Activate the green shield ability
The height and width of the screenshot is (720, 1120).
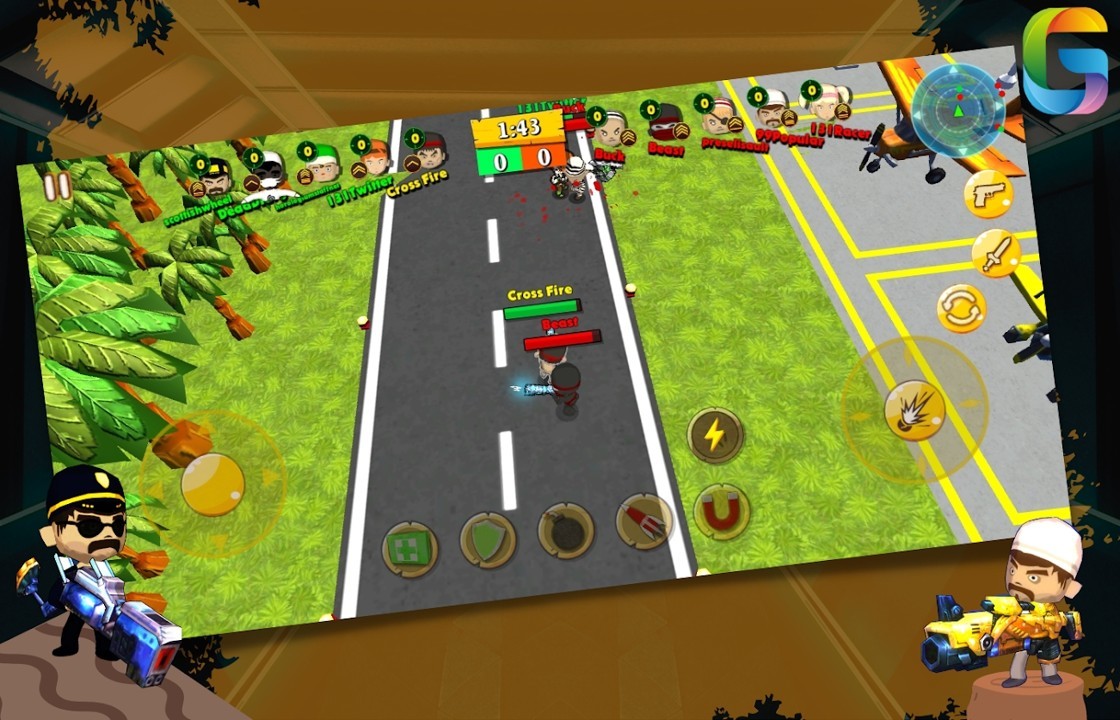(488, 540)
